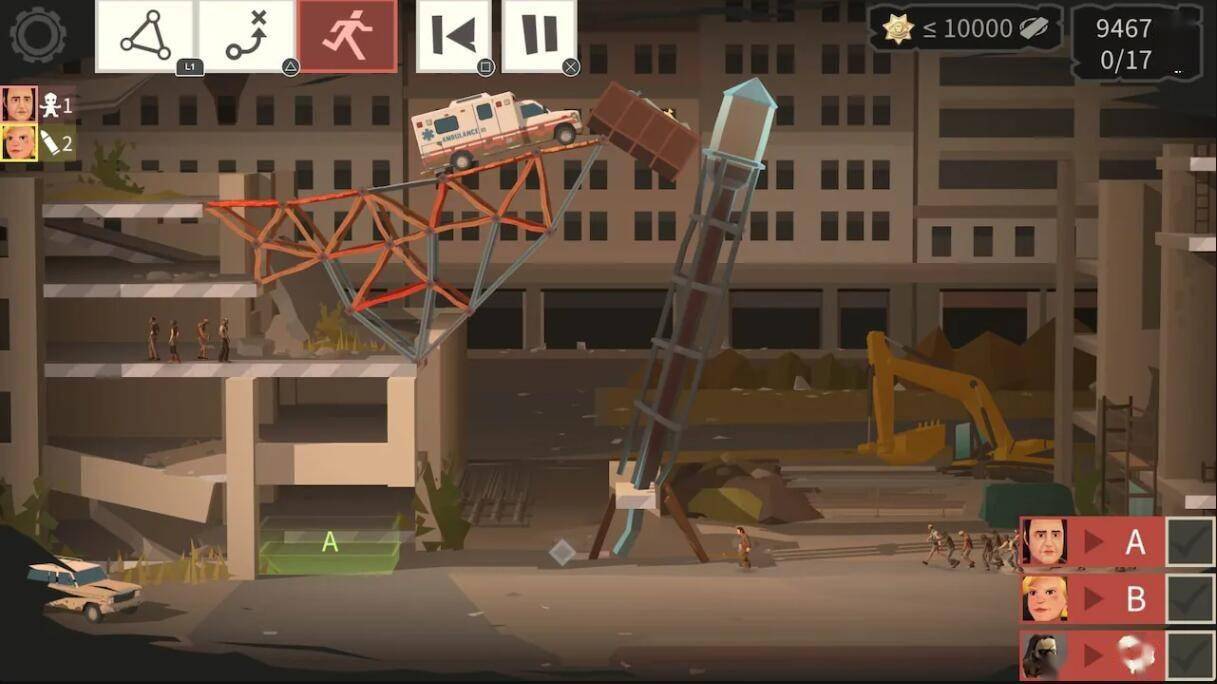Rewind the simulation to the start
Image resolution: width=1217 pixels, height=684 pixels.
tap(453, 36)
